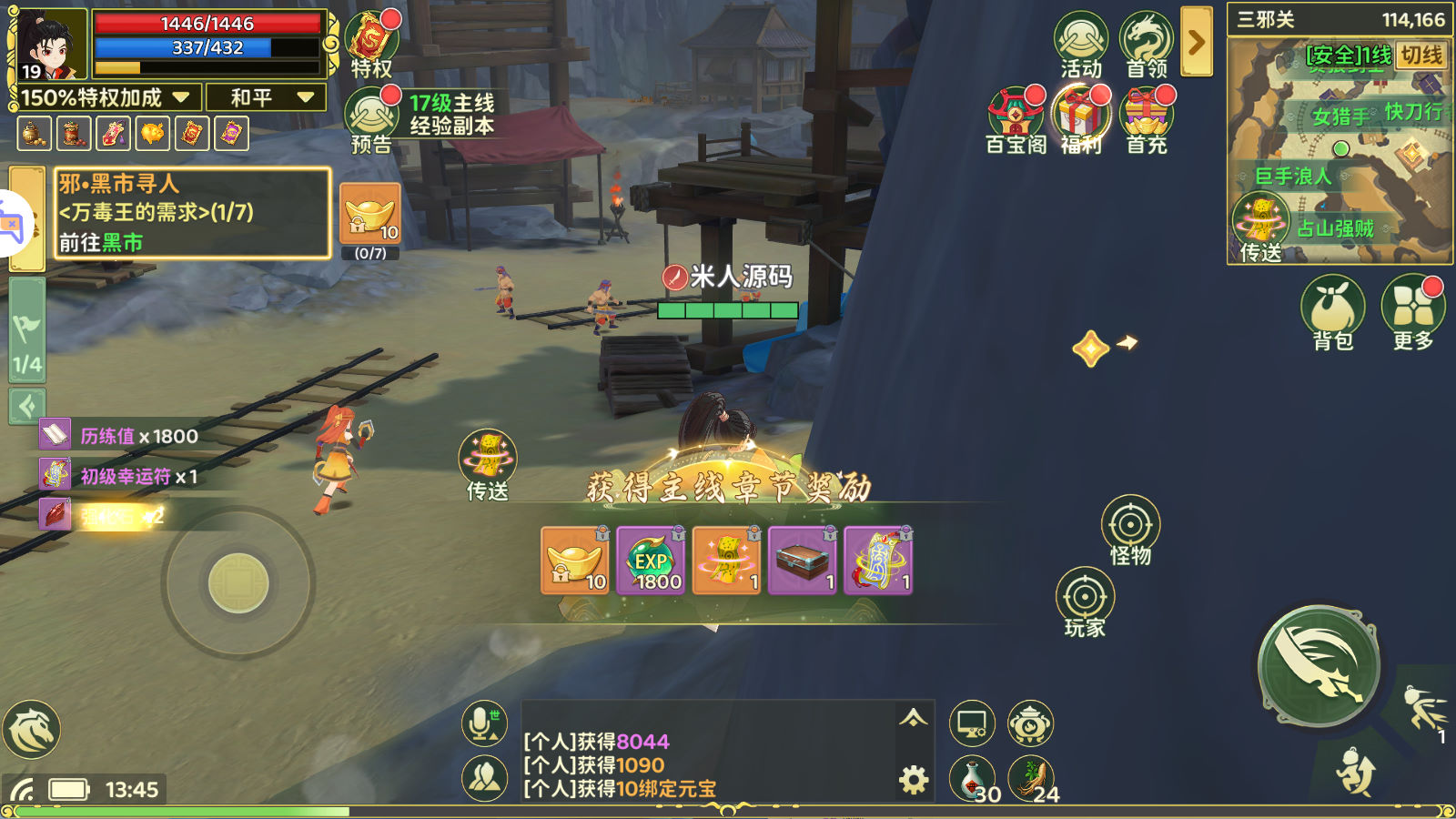Claim the 首领 boss icon
The image size is (1456, 819).
(x=1146, y=44)
